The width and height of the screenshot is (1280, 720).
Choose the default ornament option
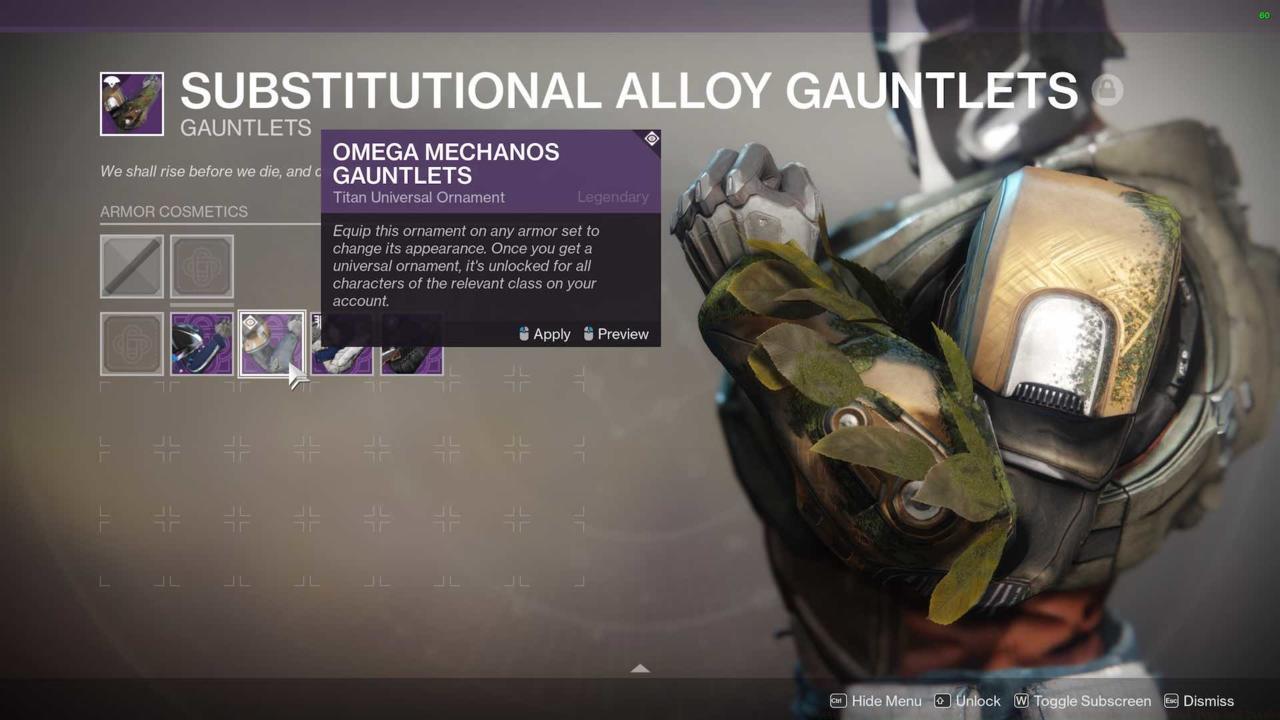(132, 344)
